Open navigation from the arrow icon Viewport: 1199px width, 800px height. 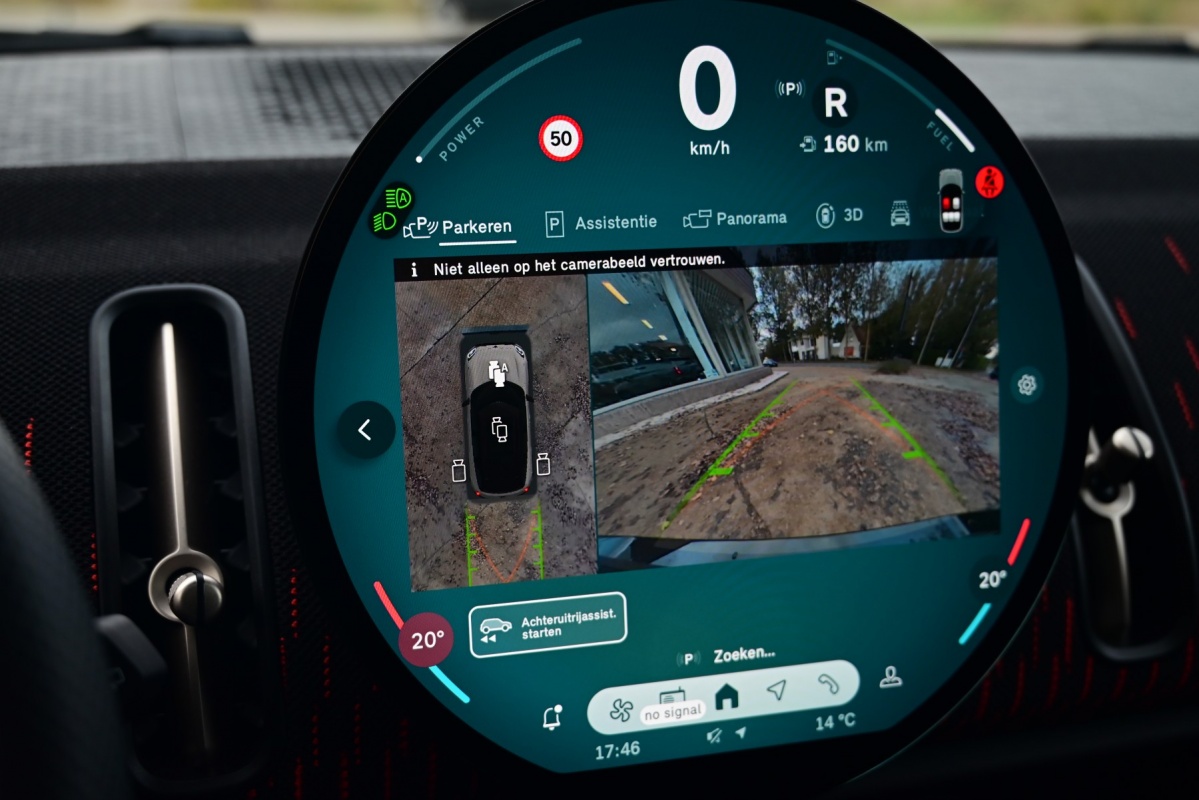click(777, 689)
